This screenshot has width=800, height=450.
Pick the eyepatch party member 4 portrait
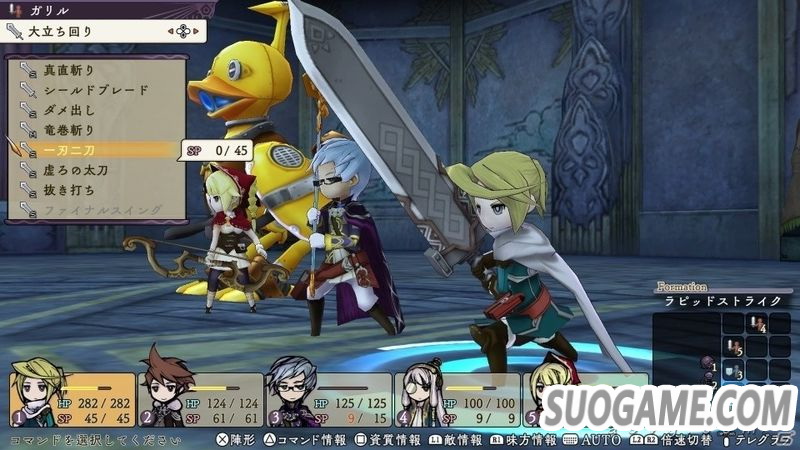[x=420, y=398]
